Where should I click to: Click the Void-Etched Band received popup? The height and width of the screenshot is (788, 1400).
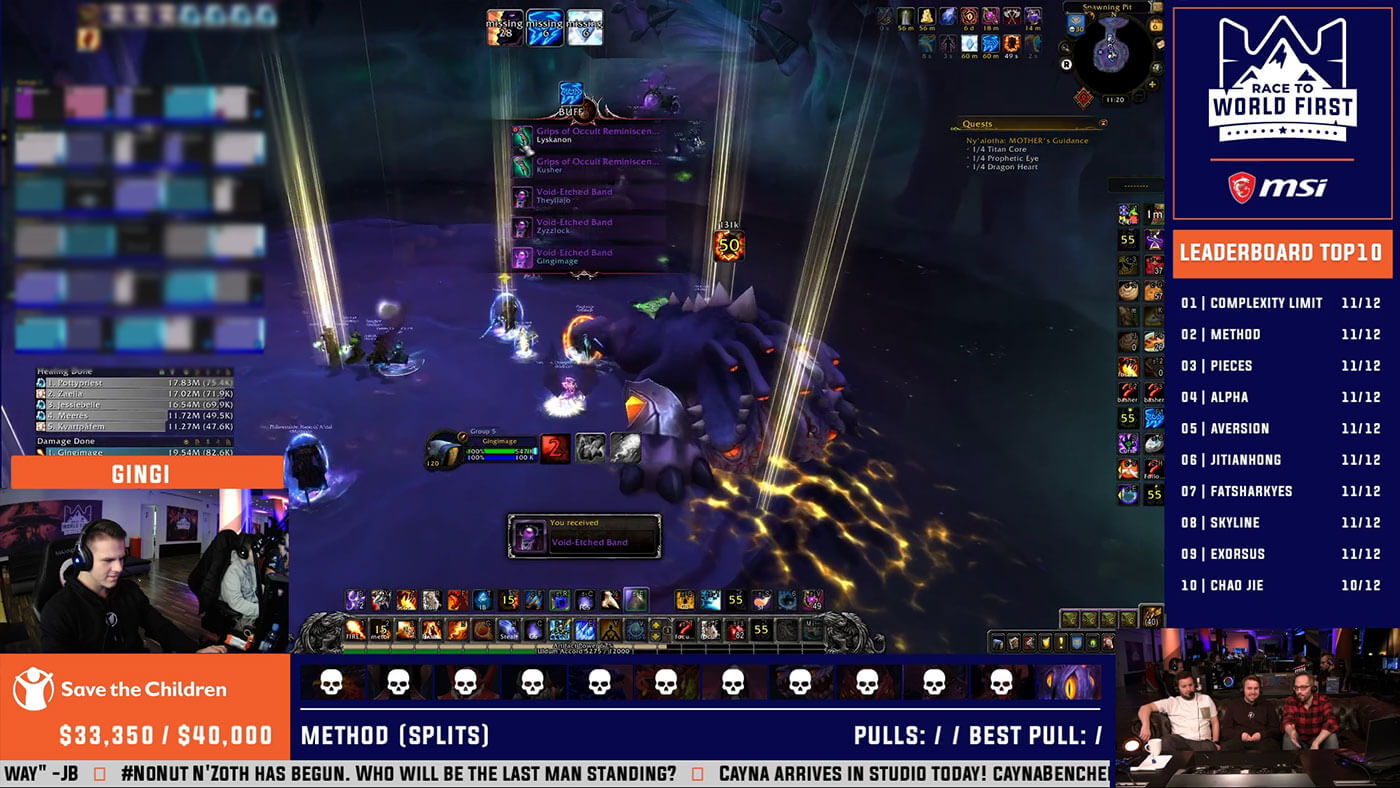click(584, 536)
